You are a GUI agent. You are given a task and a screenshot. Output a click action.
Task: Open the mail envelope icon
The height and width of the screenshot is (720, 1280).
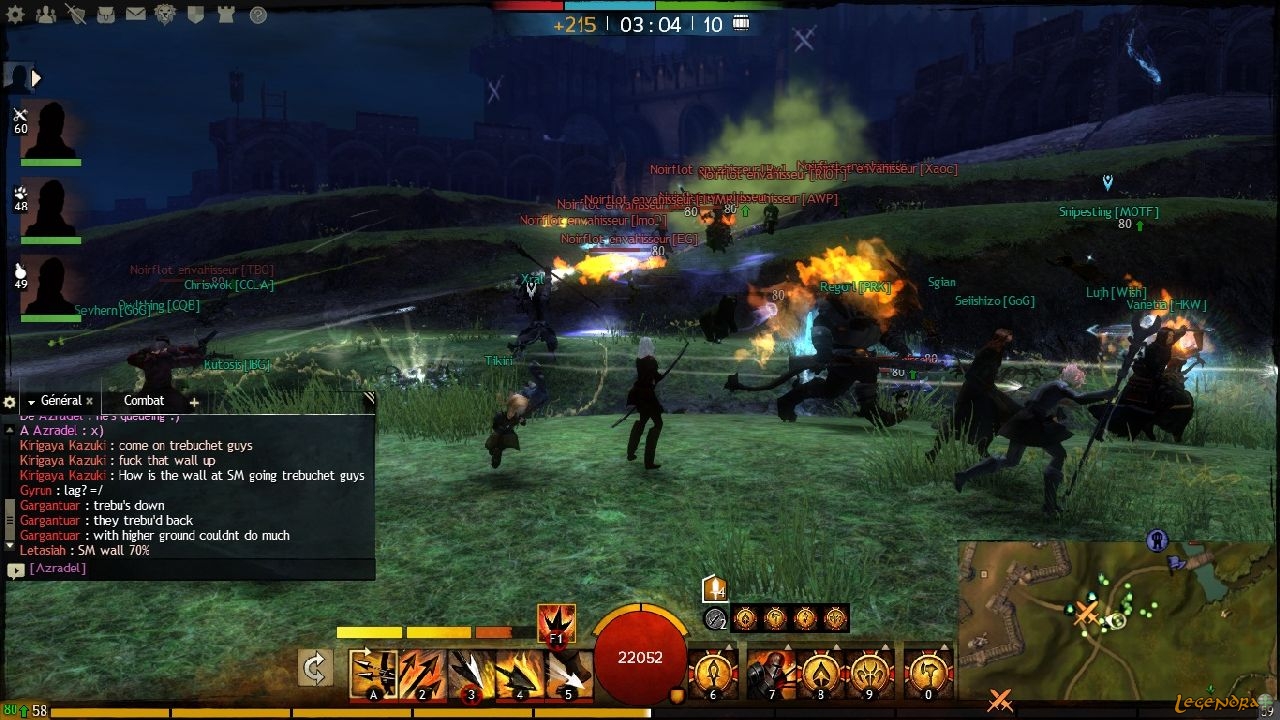[135, 14]
